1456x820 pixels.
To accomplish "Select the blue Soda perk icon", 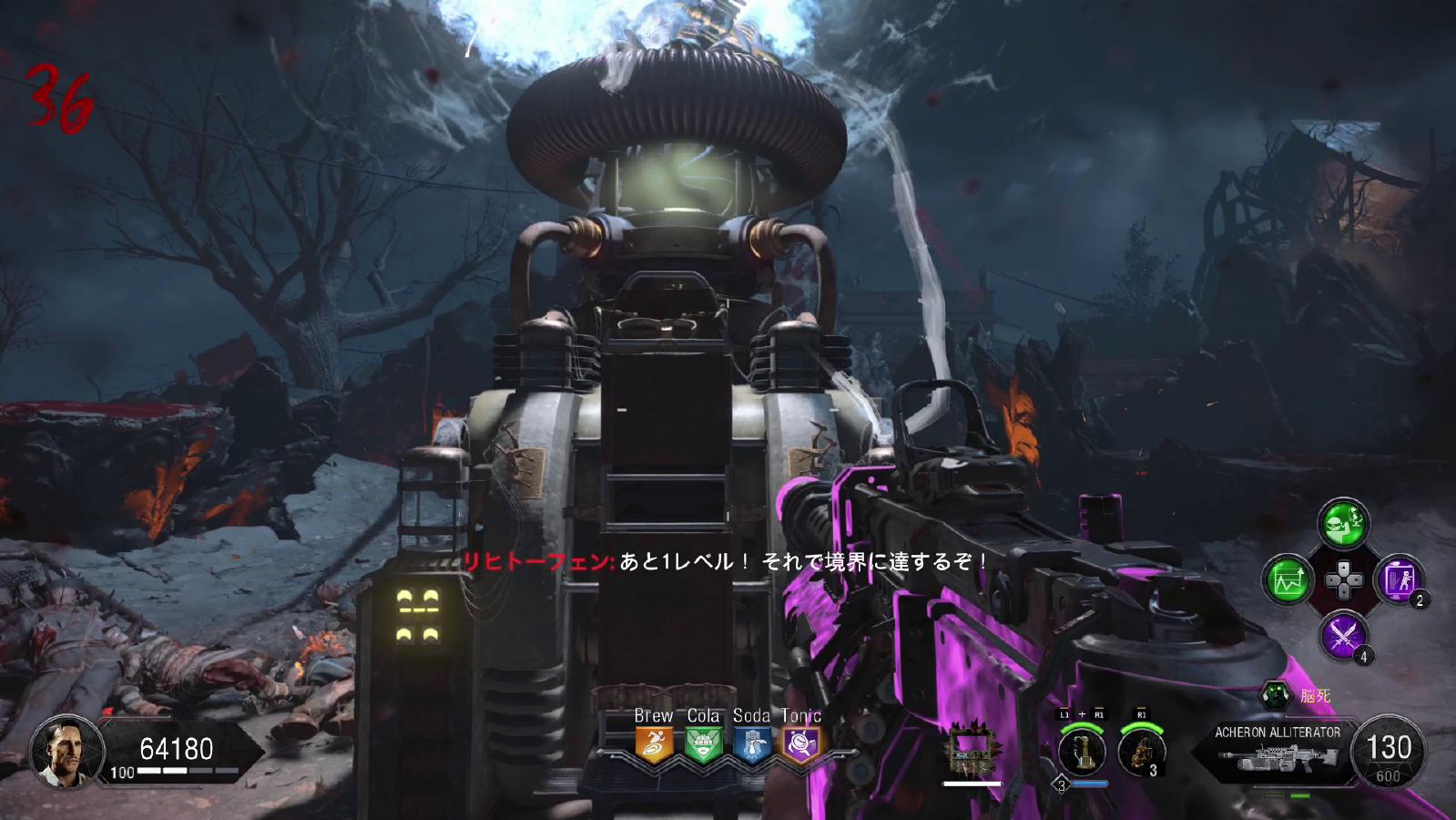I will pyautogui.click(x=752, y=744).
